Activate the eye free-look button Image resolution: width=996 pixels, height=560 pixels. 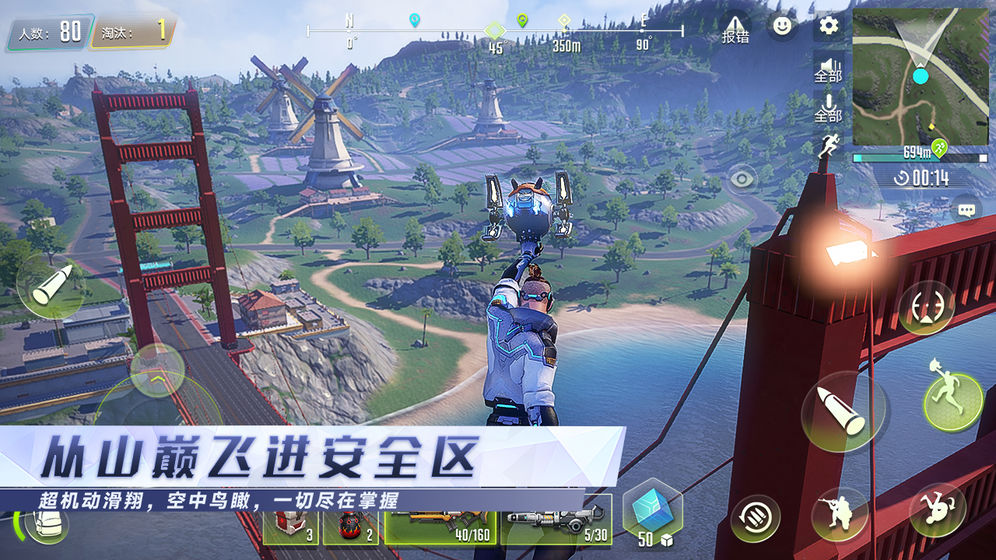coord(741,180)
